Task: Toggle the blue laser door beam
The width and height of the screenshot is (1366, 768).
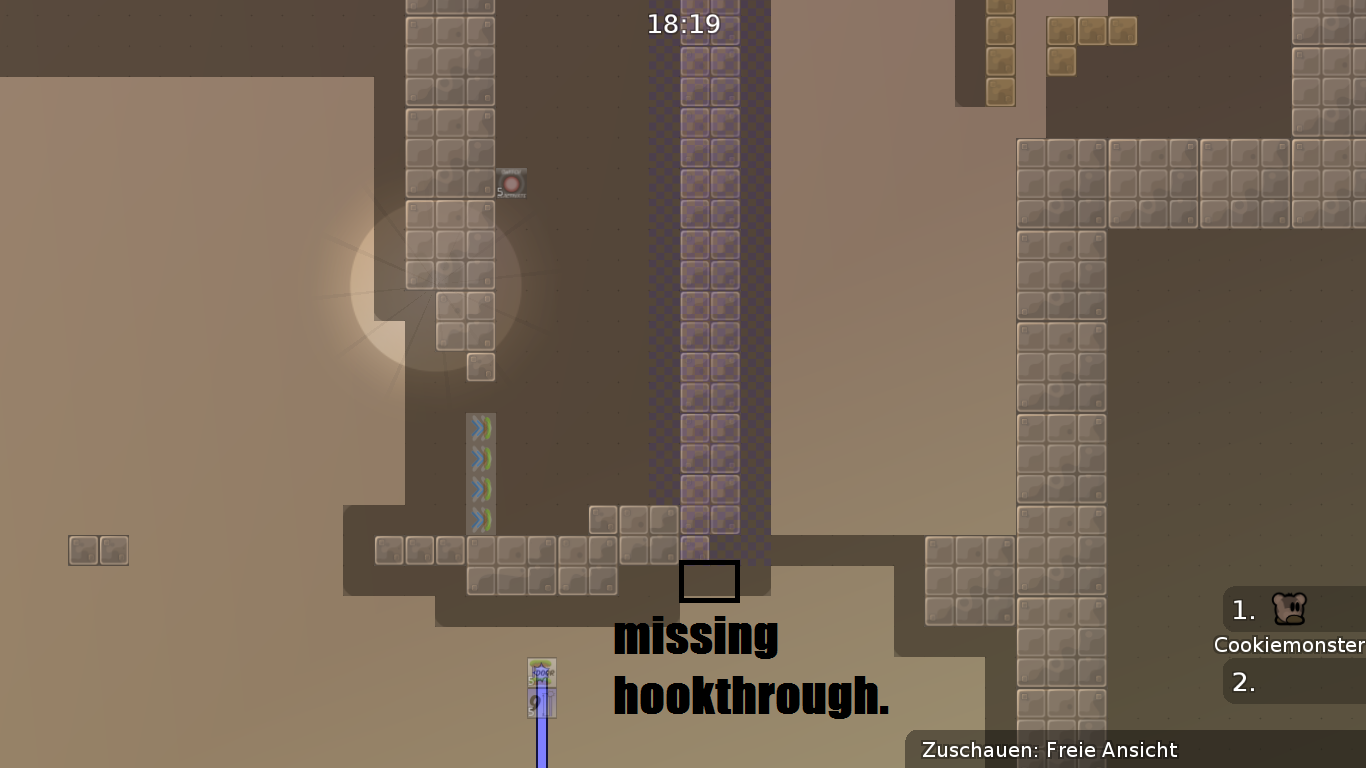Action: 540,745
